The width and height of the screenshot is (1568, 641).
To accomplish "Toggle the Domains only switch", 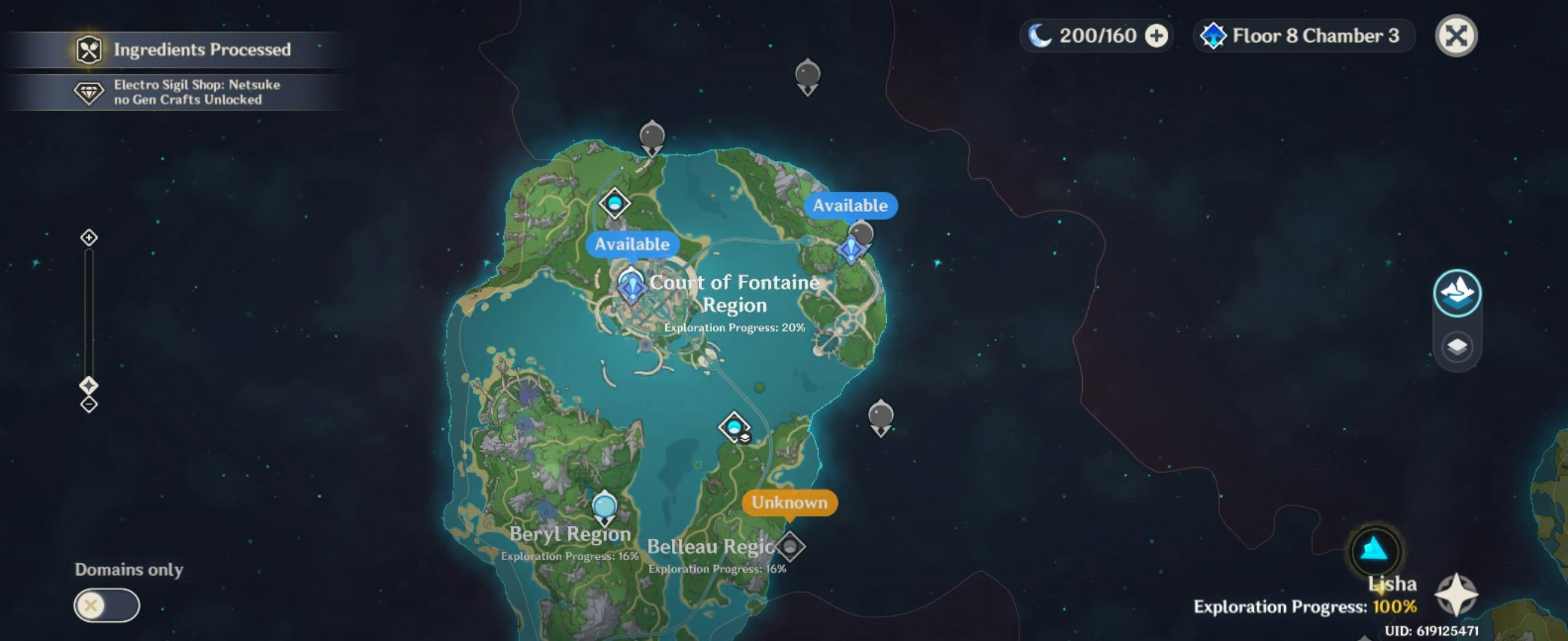I will [x=106, y=605].
